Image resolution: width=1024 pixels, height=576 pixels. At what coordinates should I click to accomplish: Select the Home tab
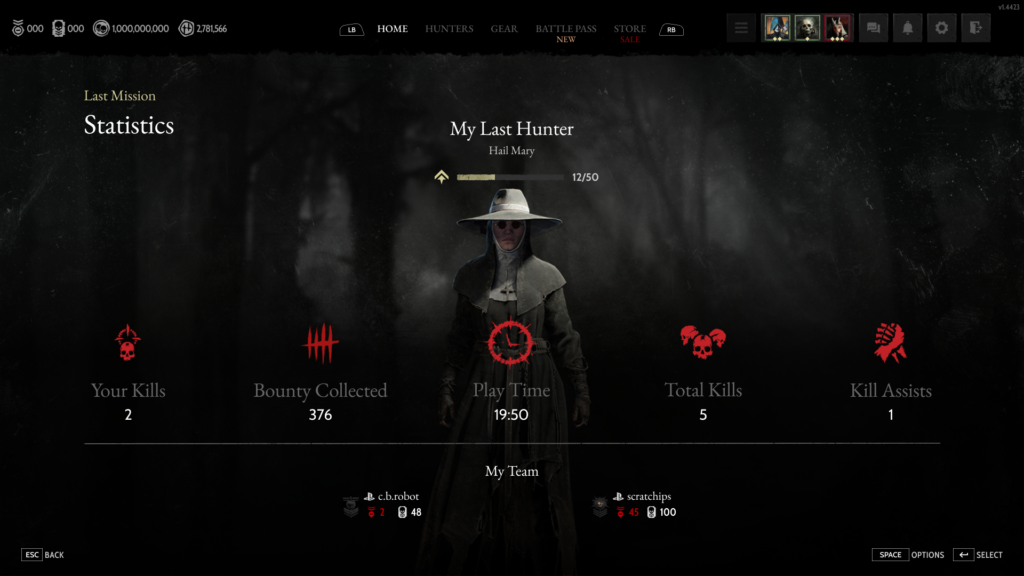[393, 29]
